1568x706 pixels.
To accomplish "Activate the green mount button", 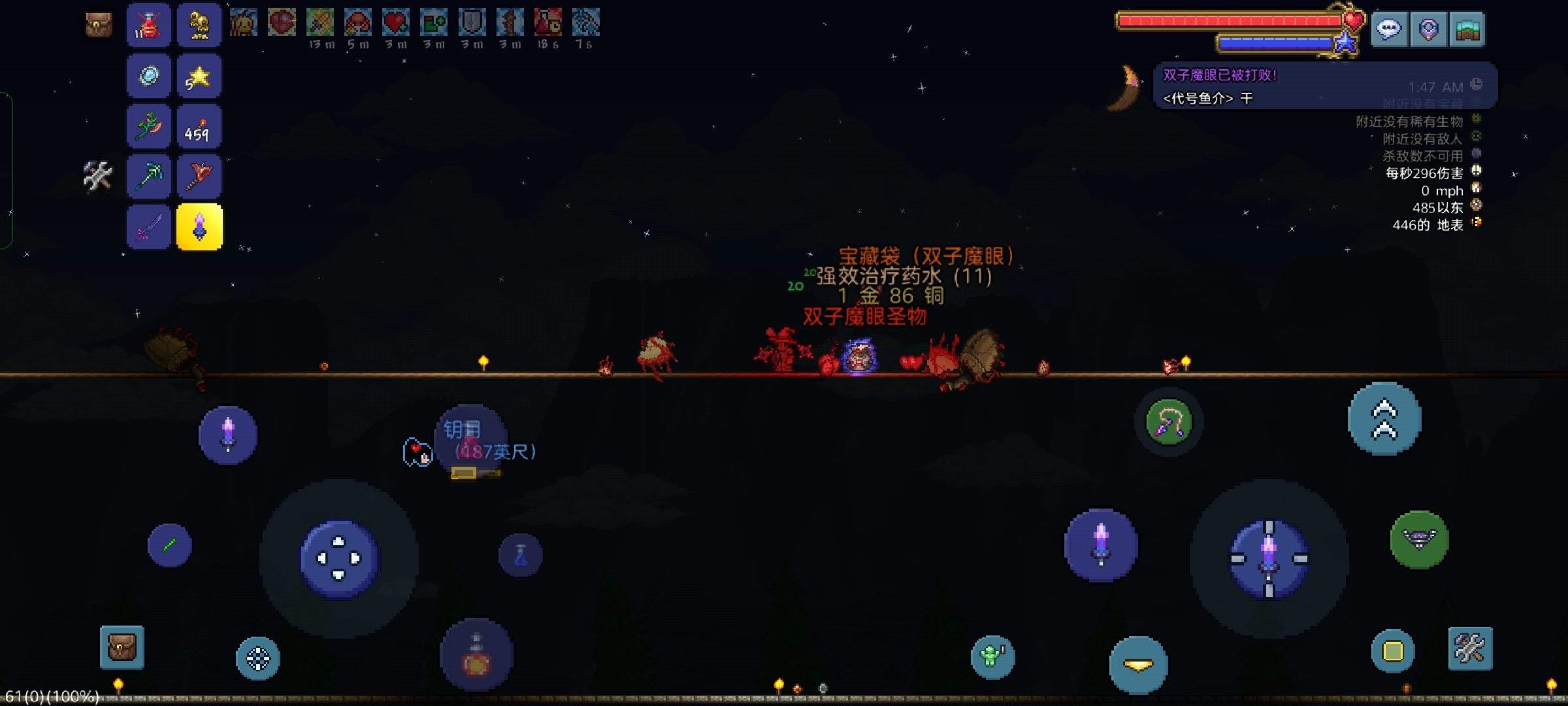I will coord(1419,539).
